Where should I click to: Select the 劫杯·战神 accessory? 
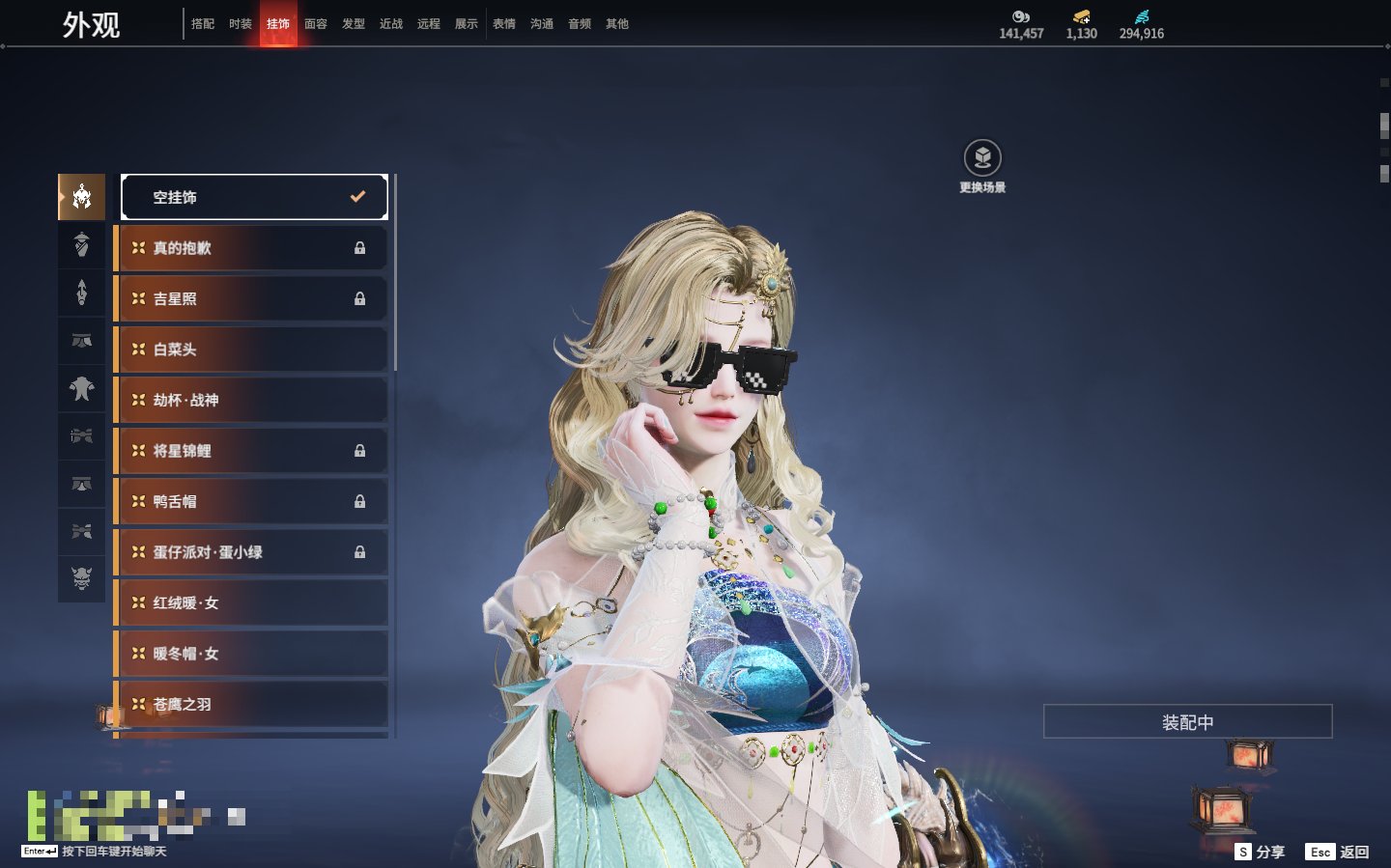[x=251, y=400]
